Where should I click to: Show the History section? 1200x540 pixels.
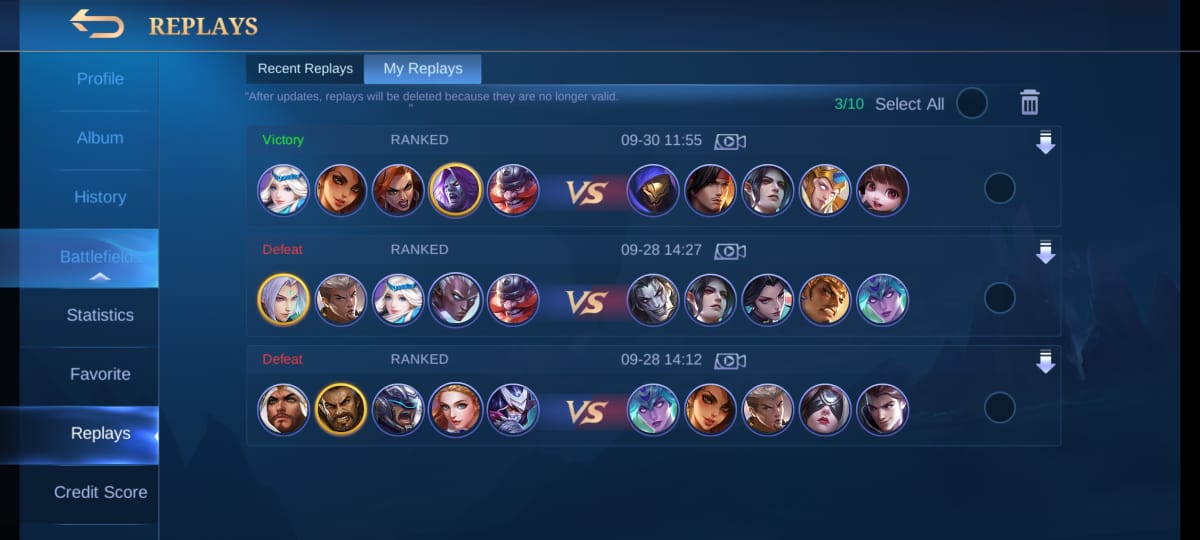click(100, 197)
